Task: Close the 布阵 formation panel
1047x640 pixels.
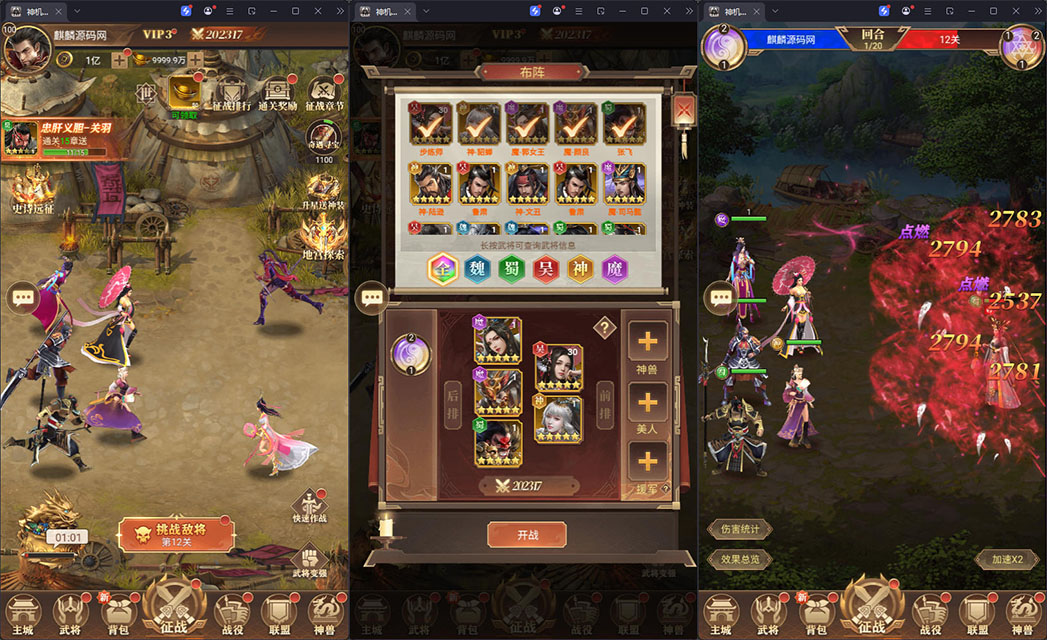Action: pos(684,109)
